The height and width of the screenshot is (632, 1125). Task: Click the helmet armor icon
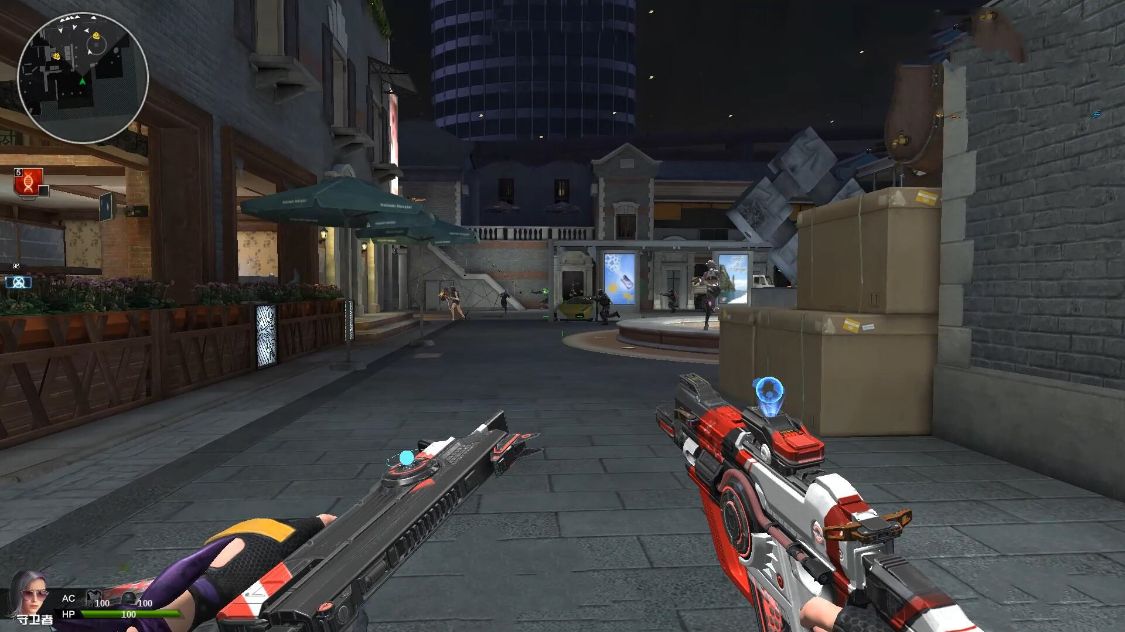[129, 598]
